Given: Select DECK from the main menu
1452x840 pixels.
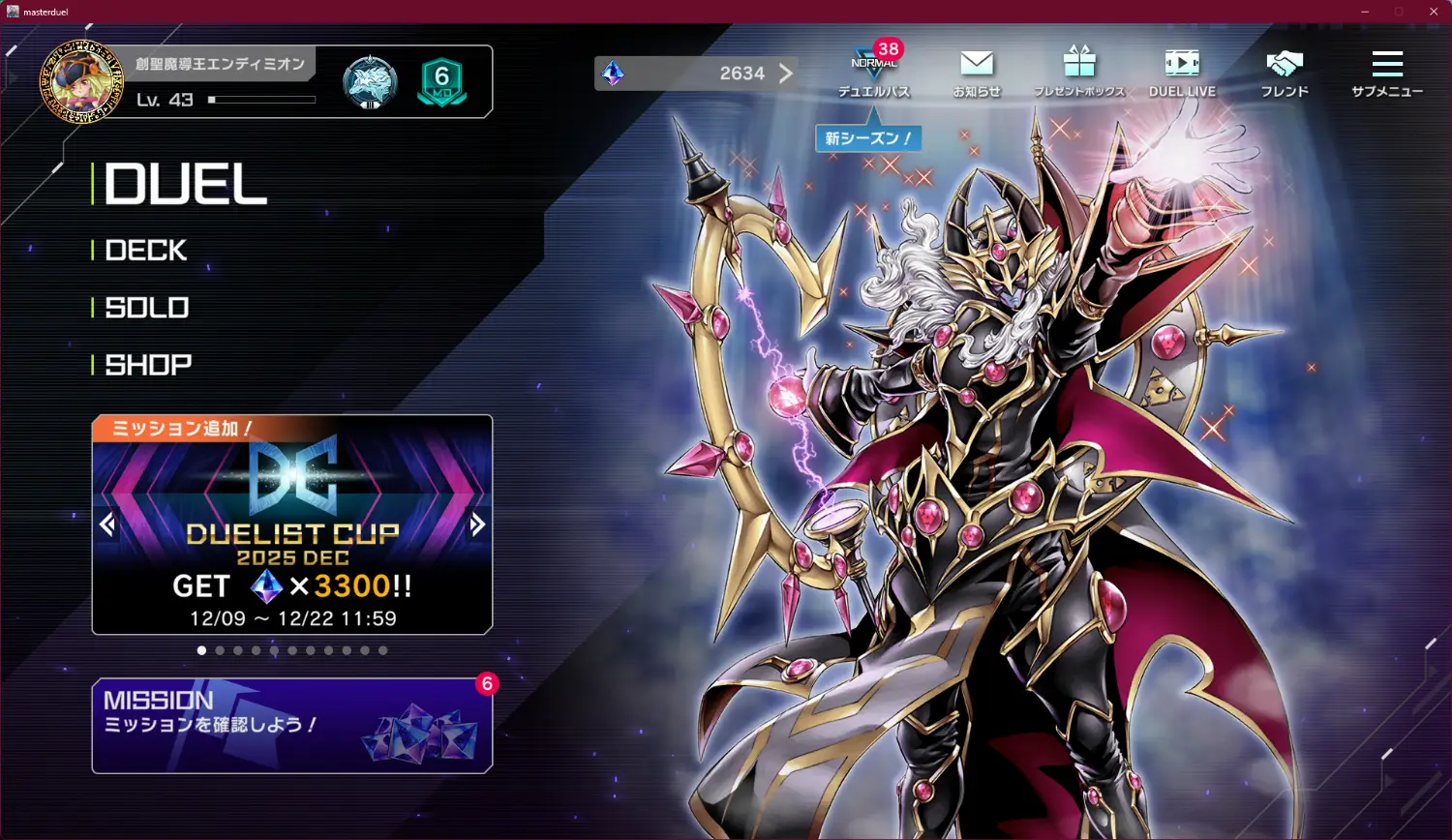Looking at the screenshot, I should click(146, 251).
